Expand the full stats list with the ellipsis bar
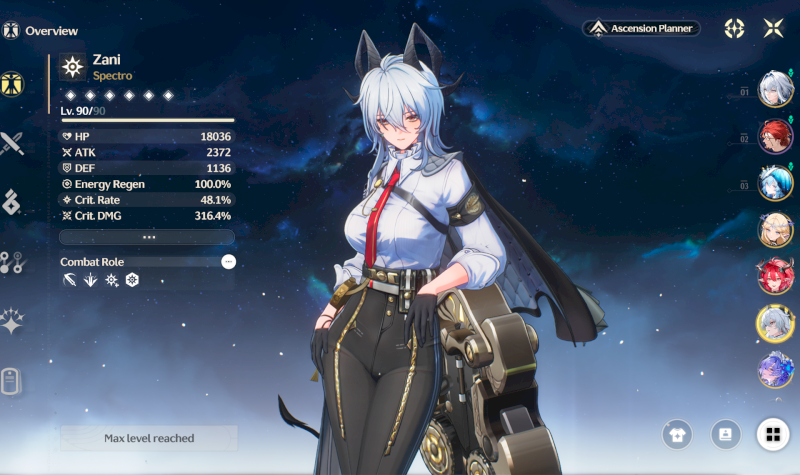Screen dimensions: 800x475 147,237
